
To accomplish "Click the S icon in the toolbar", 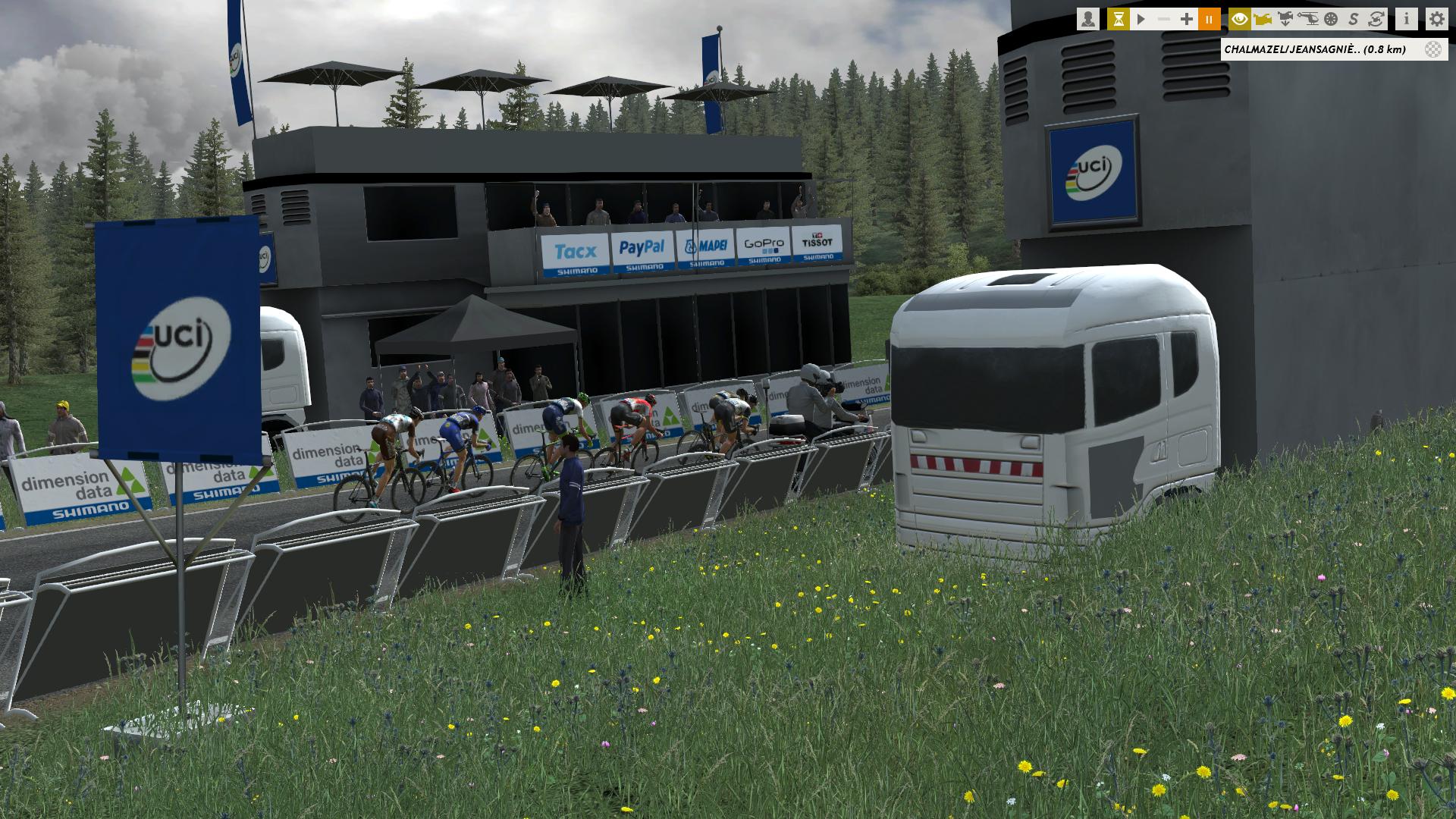I will coord(1354,20).
